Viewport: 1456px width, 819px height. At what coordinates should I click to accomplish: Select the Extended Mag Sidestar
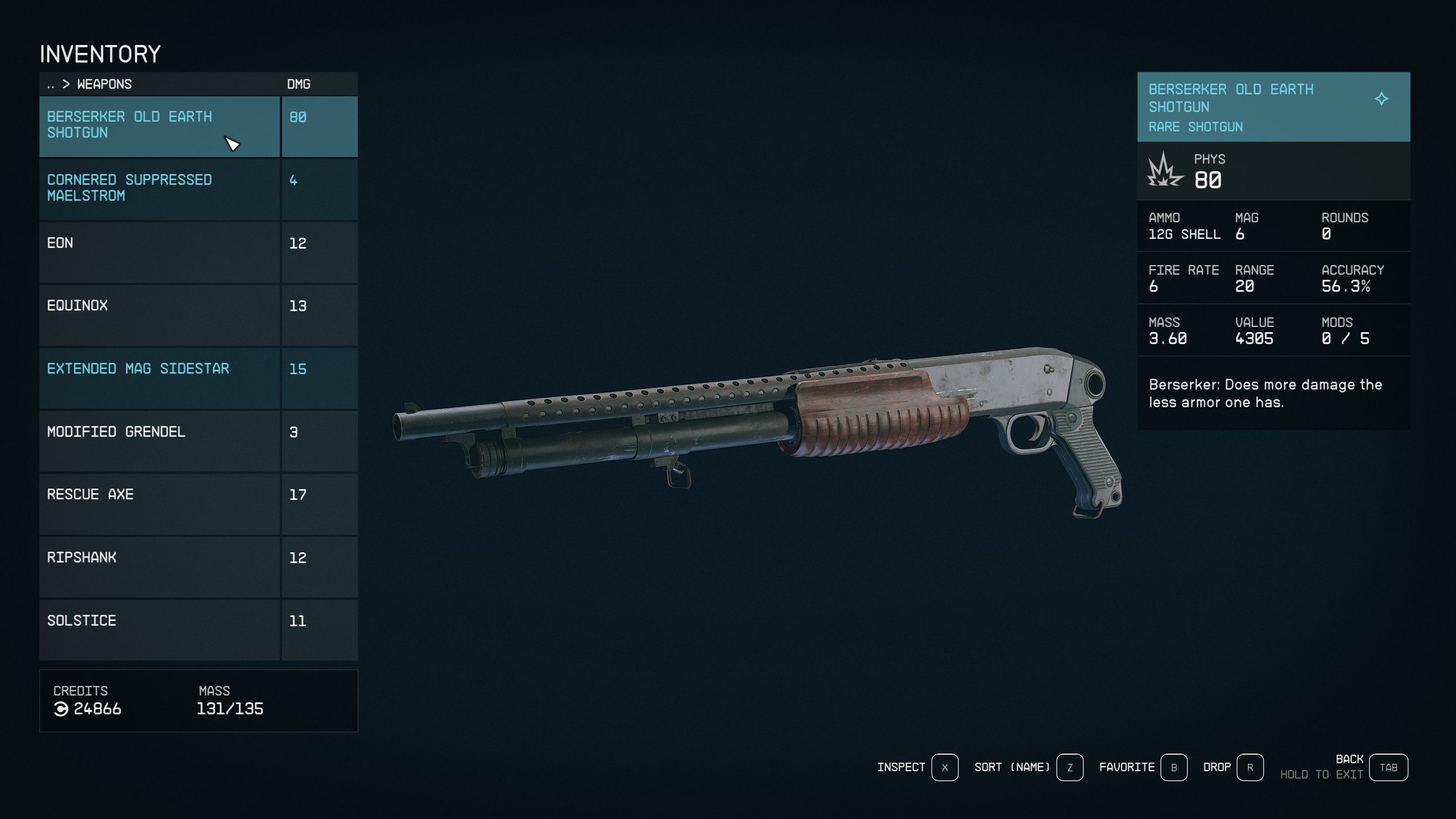[x=159, y=378]
